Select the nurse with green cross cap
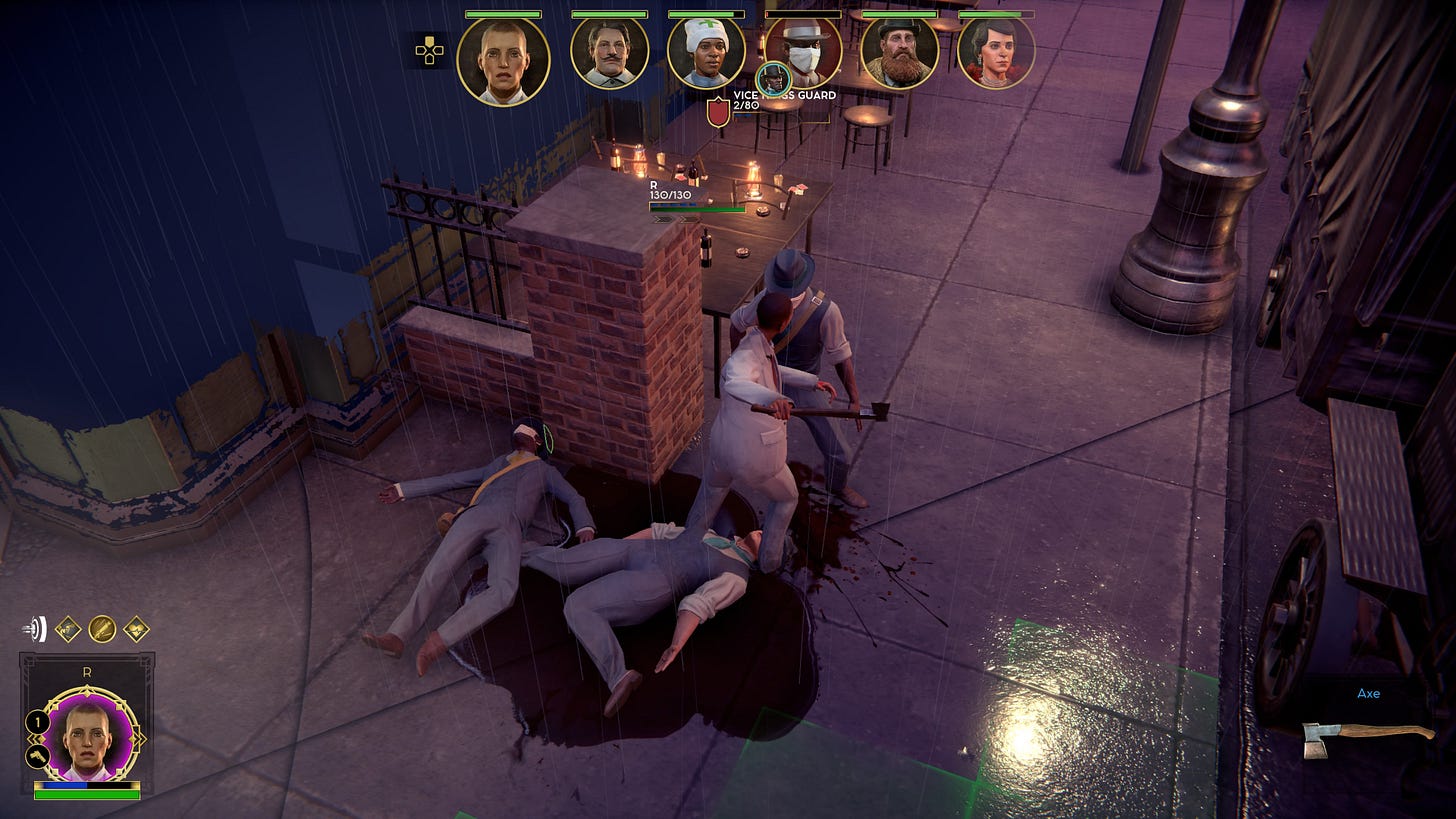The width and height of the screenshot is (1456, 819). pyautogui.click(x=706, y=55)
